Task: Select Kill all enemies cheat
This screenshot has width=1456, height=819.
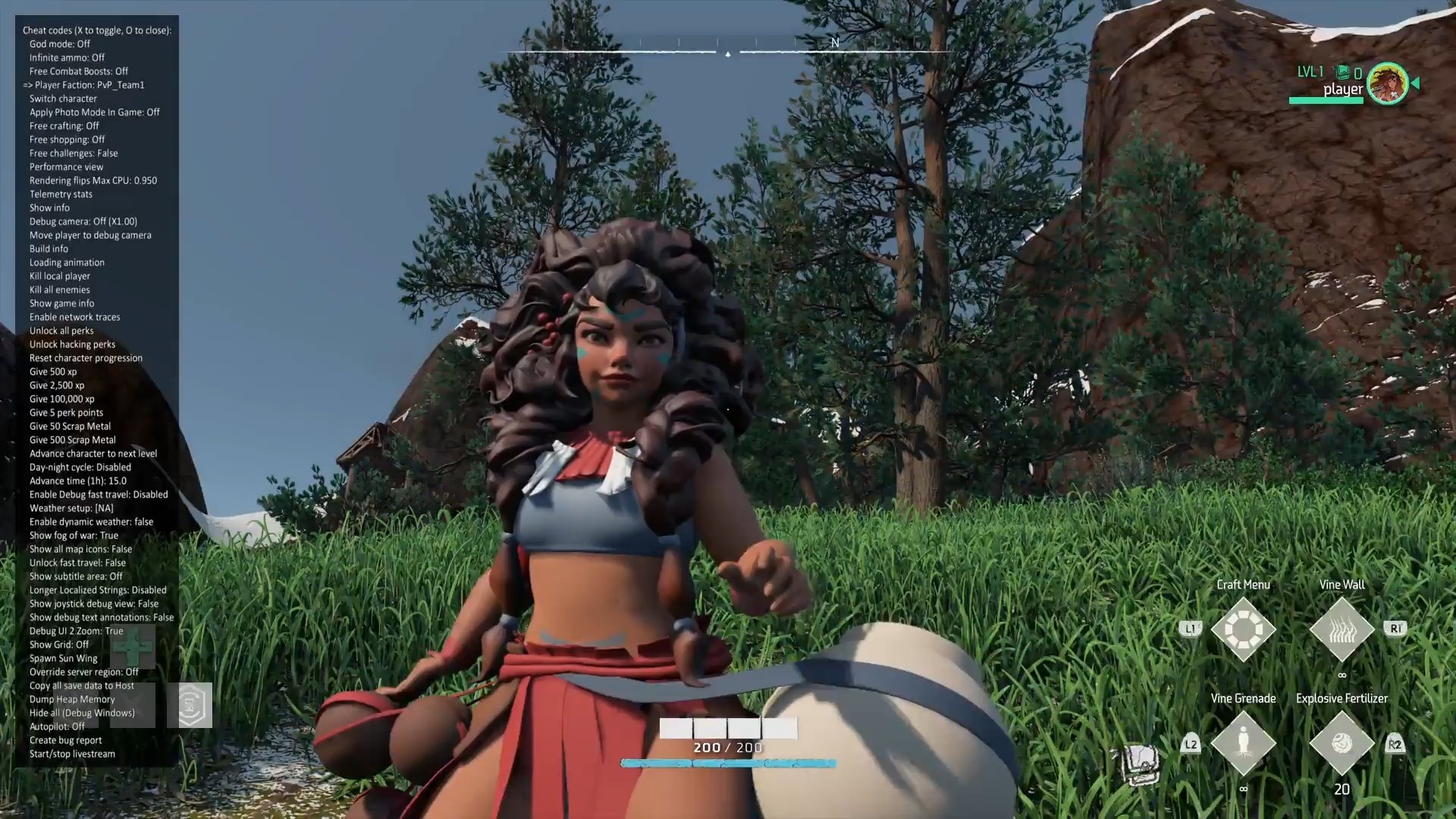Action: (59, 290)
